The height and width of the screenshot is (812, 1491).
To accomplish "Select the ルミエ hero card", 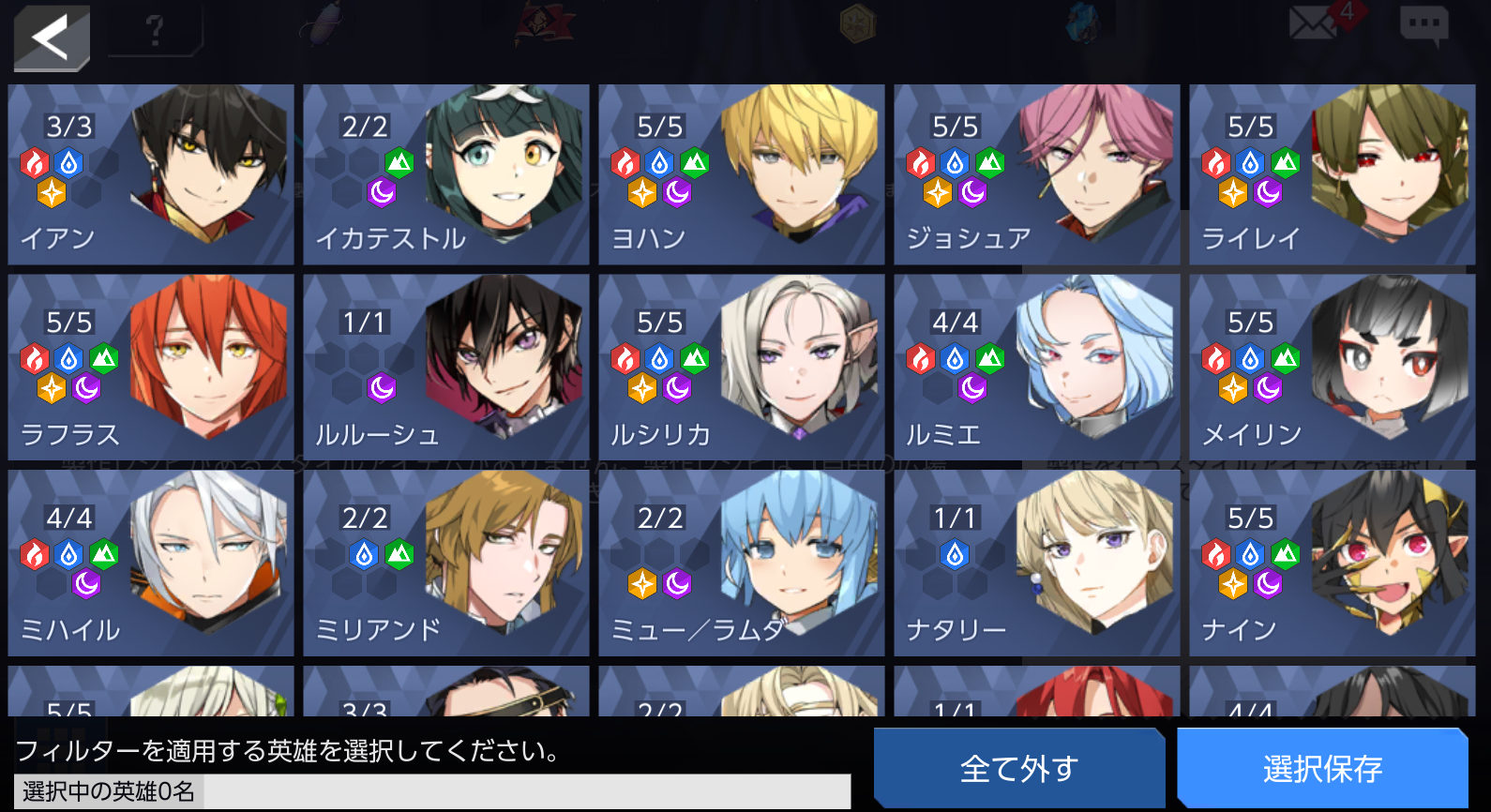I will (1036, 367).
